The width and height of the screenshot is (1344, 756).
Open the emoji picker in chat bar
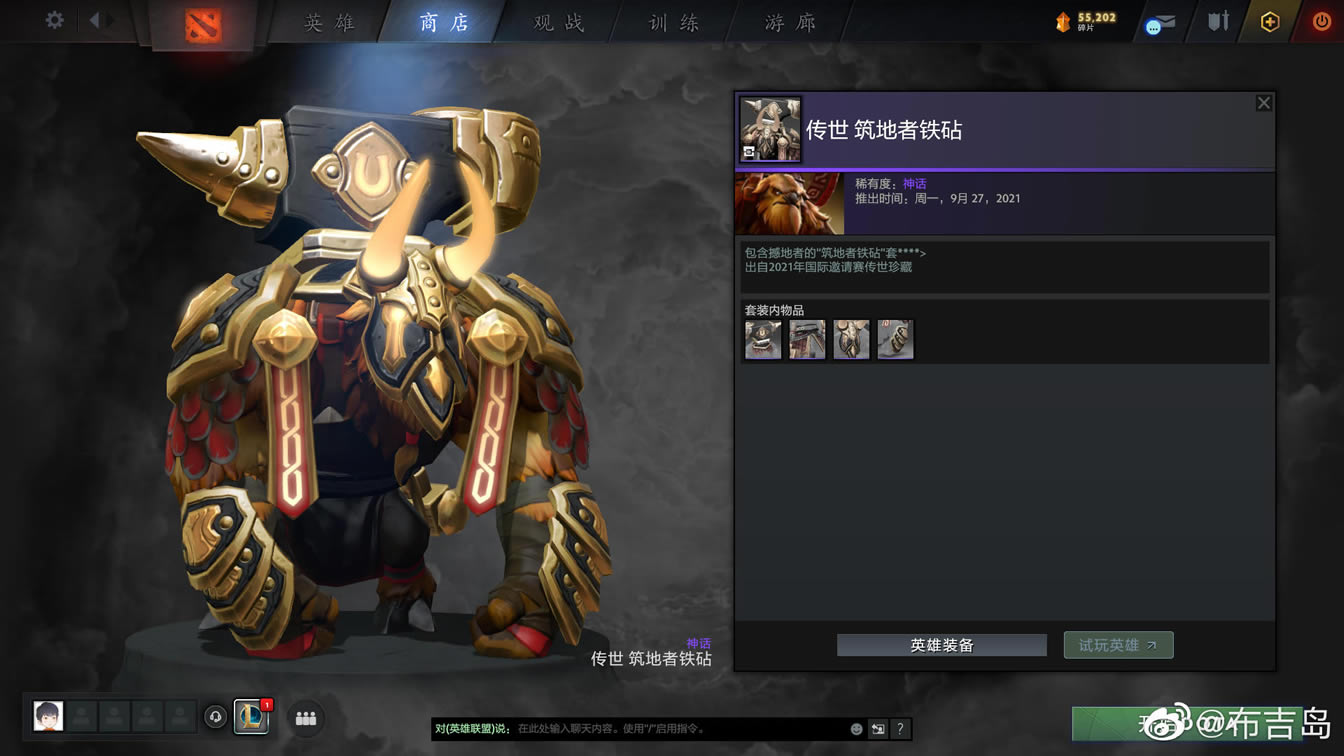(x=855, y=730)
